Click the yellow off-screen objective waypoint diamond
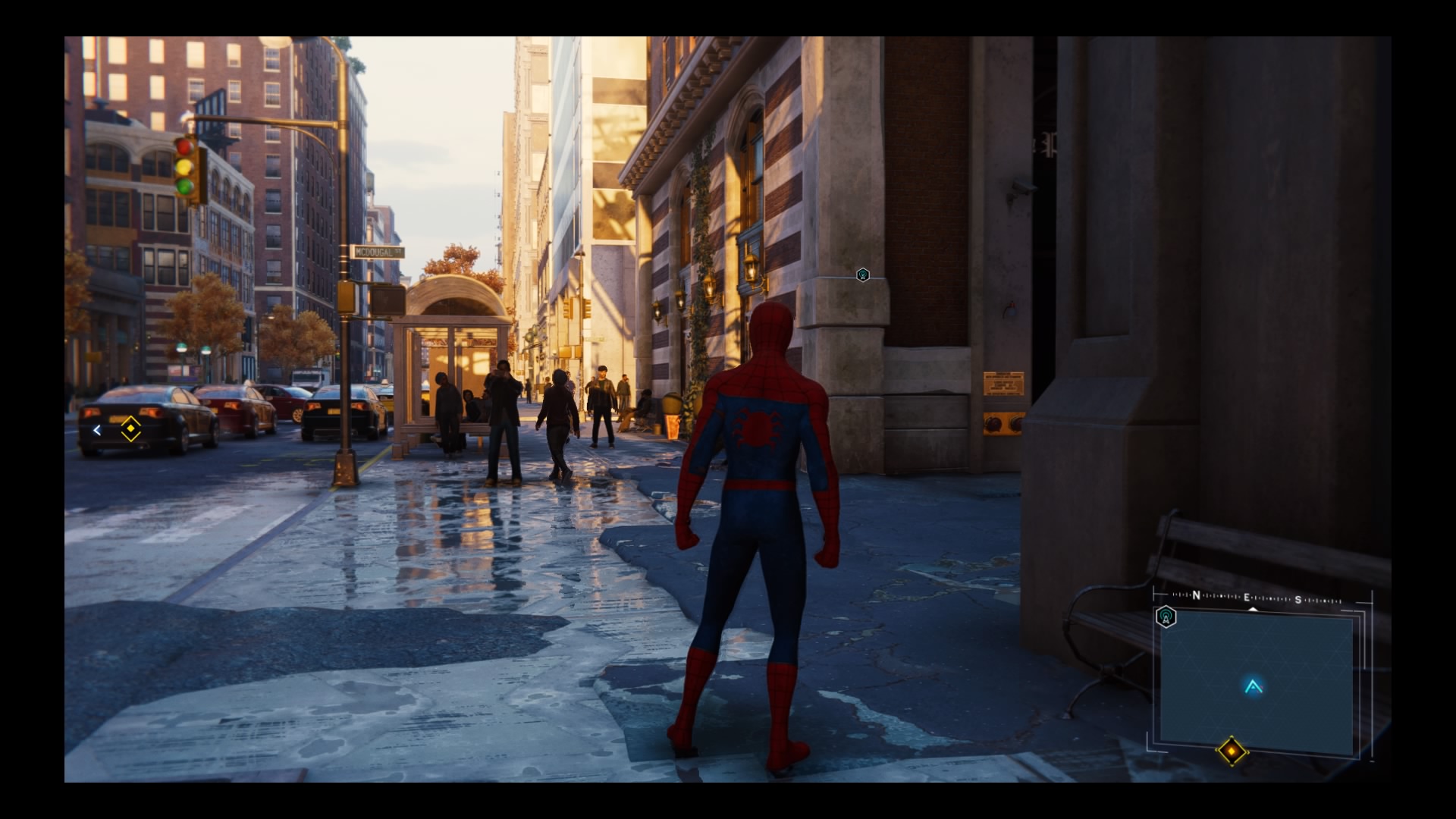Viewport: 1456px width, 819px height. pyautogui.click(x=131, y=428)
